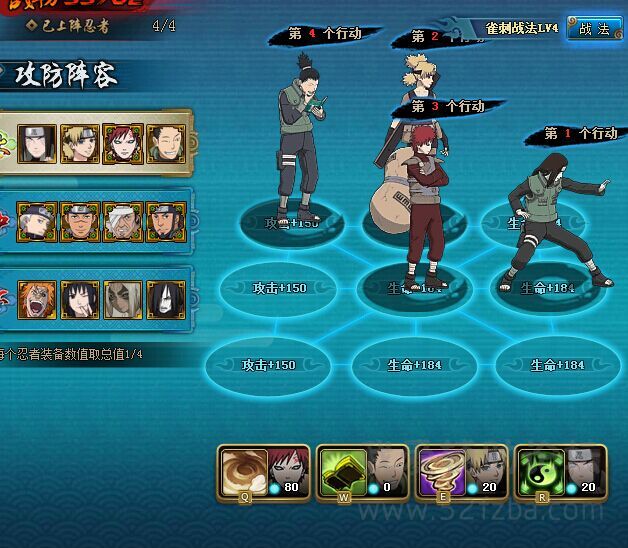Select Neji's portrait in the lineup panel

(x=39, y=144)
